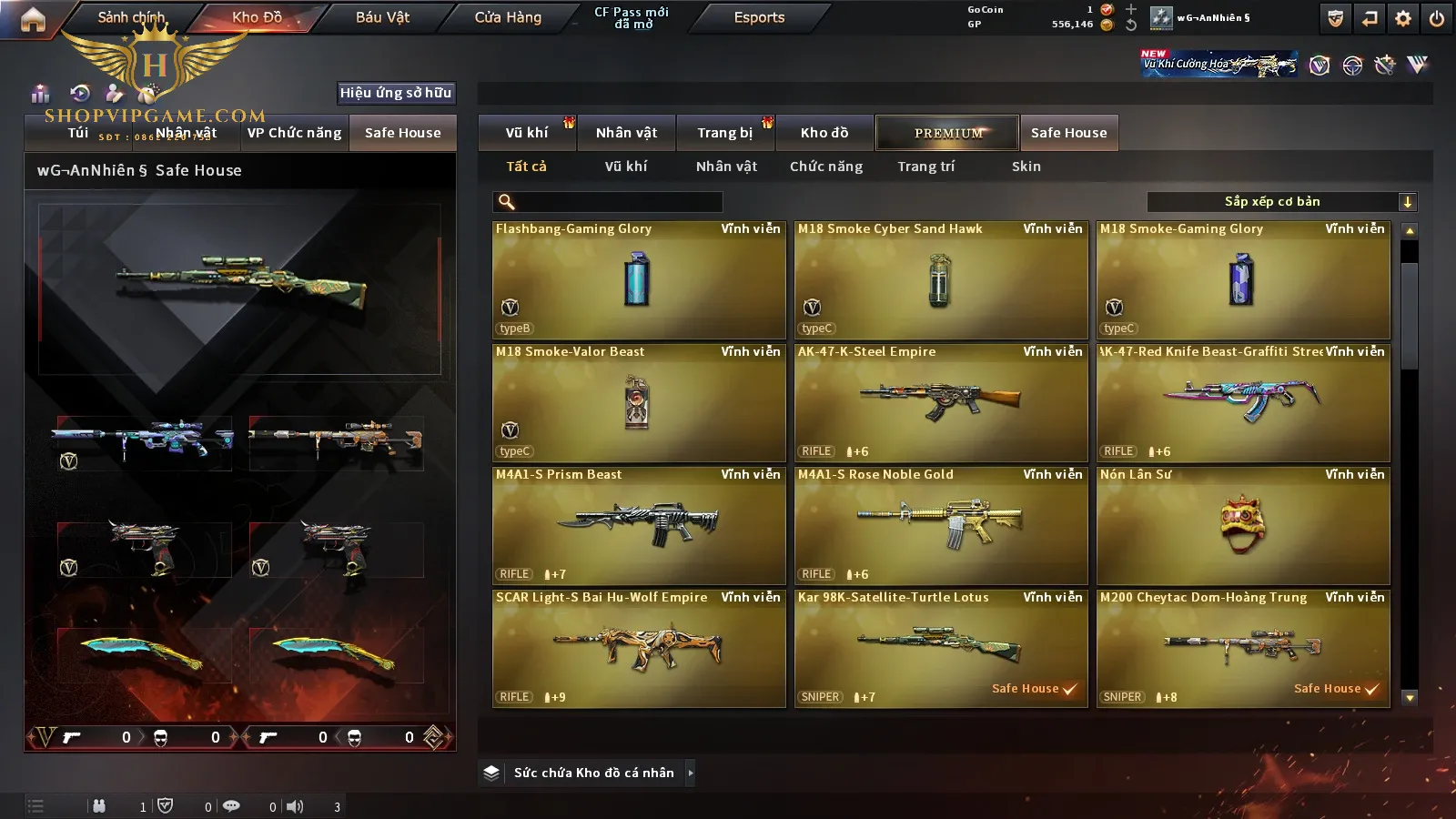Switch to the Trang bị tab

click(x=724, y=133)
